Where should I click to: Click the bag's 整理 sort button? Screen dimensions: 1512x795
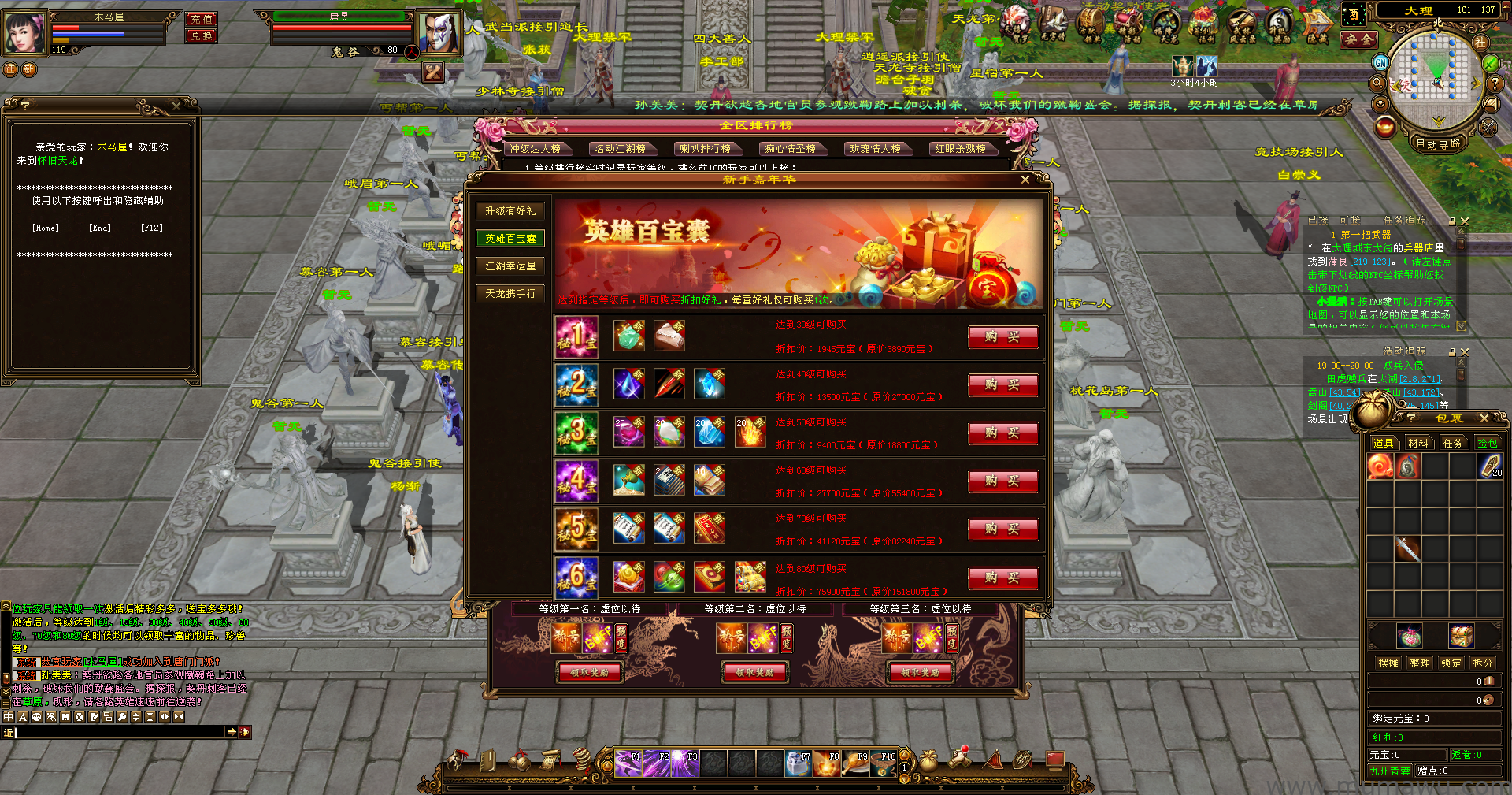(1420, 663)
